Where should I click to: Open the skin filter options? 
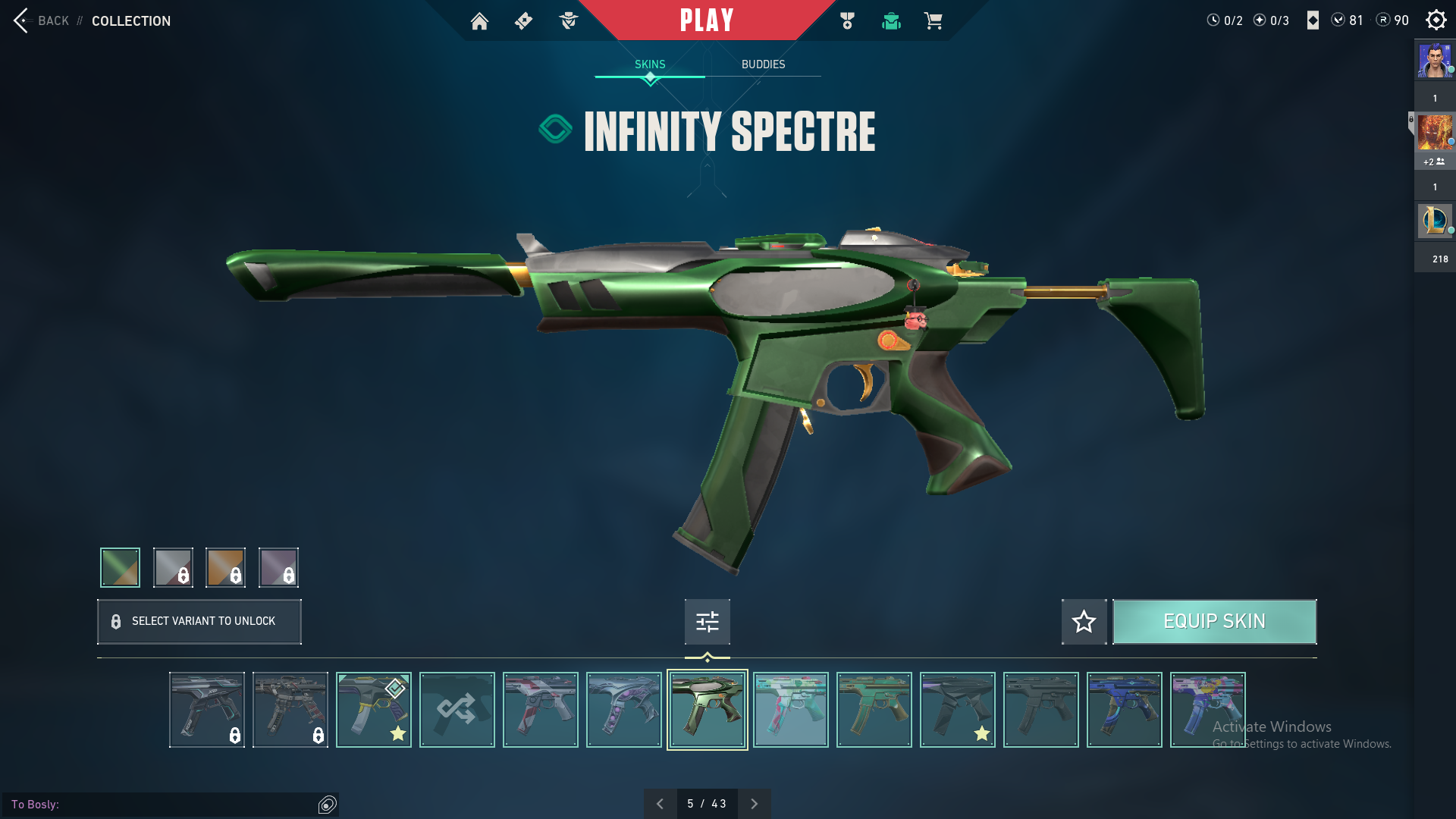pyautogui.click(x=707, y=622)
